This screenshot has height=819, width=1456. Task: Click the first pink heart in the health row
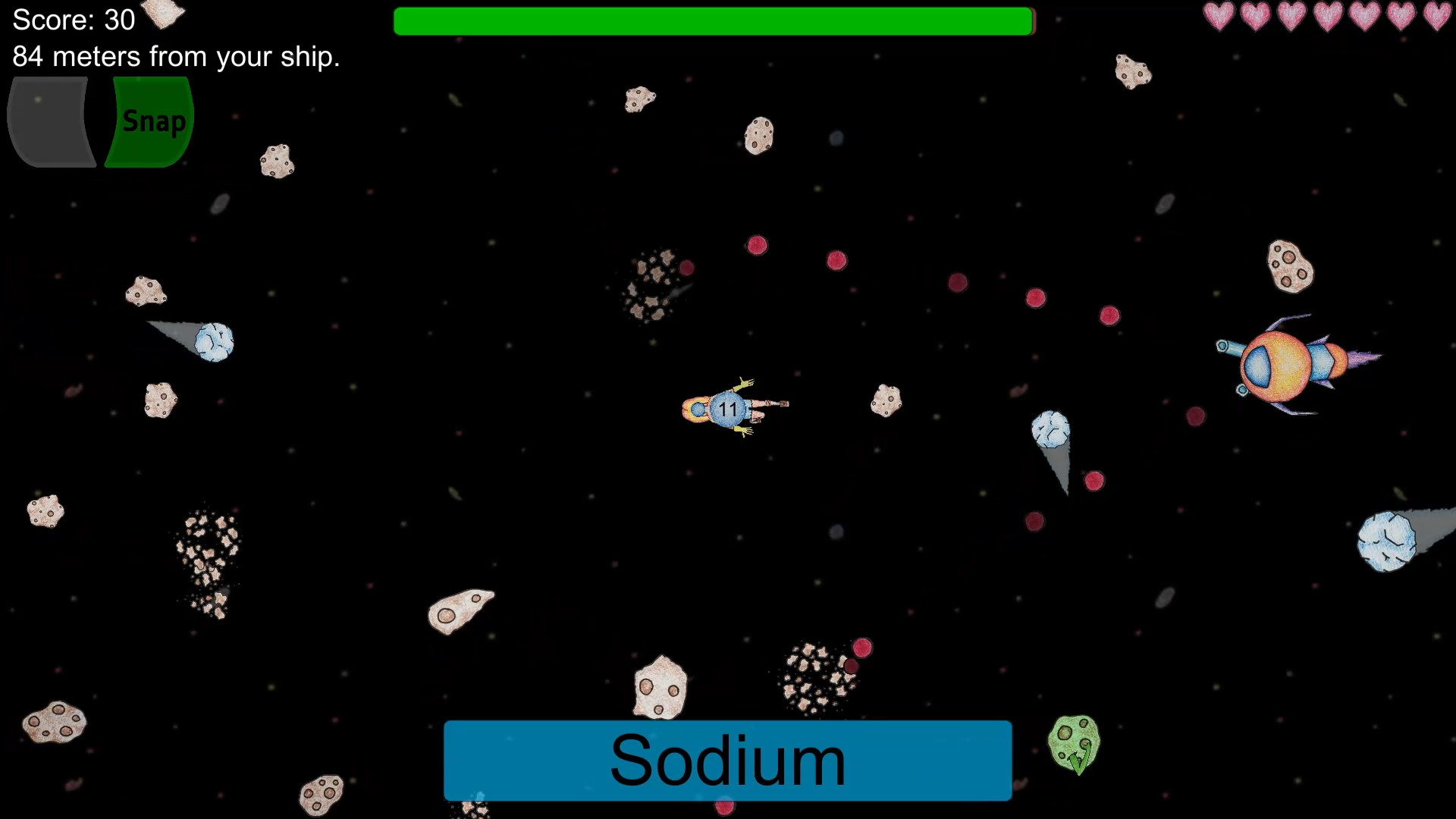[1220, 15]
